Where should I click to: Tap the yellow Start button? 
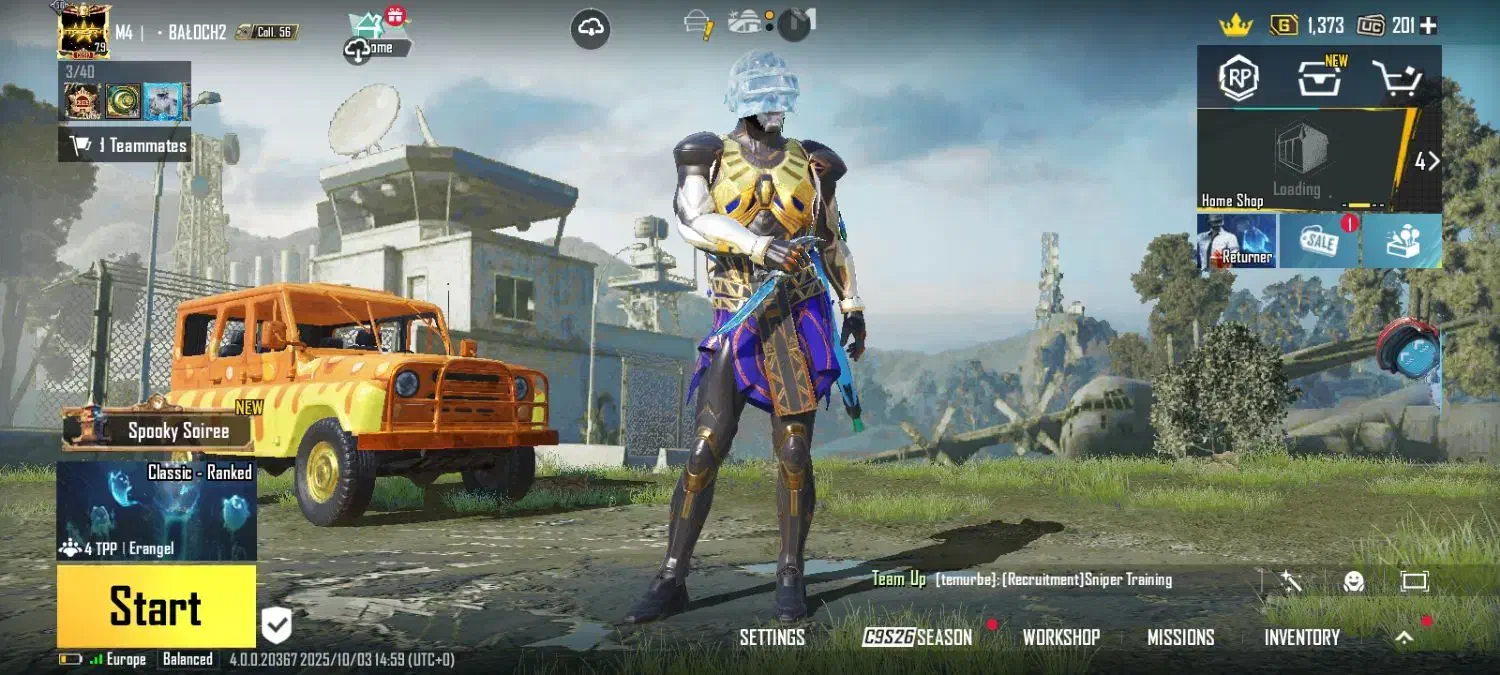tap(156, 606)
